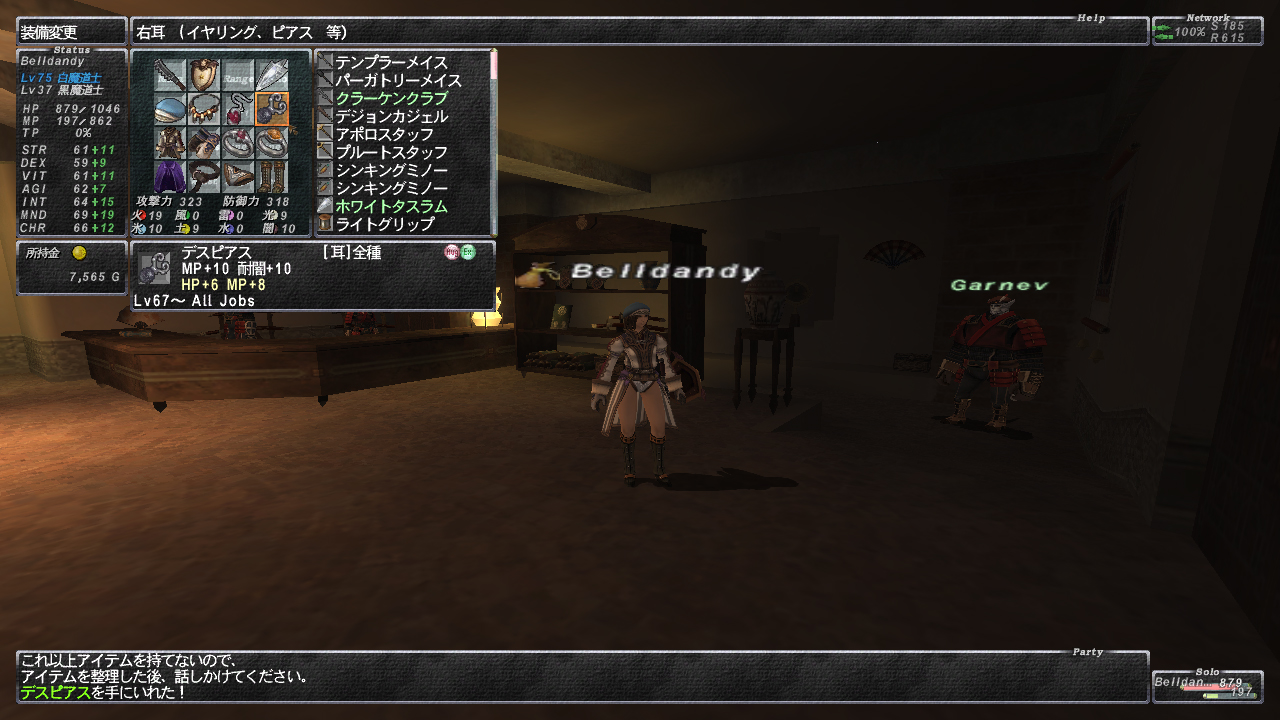Select the purple cape back slot
1280x720 pixels.
click(171, 177)
